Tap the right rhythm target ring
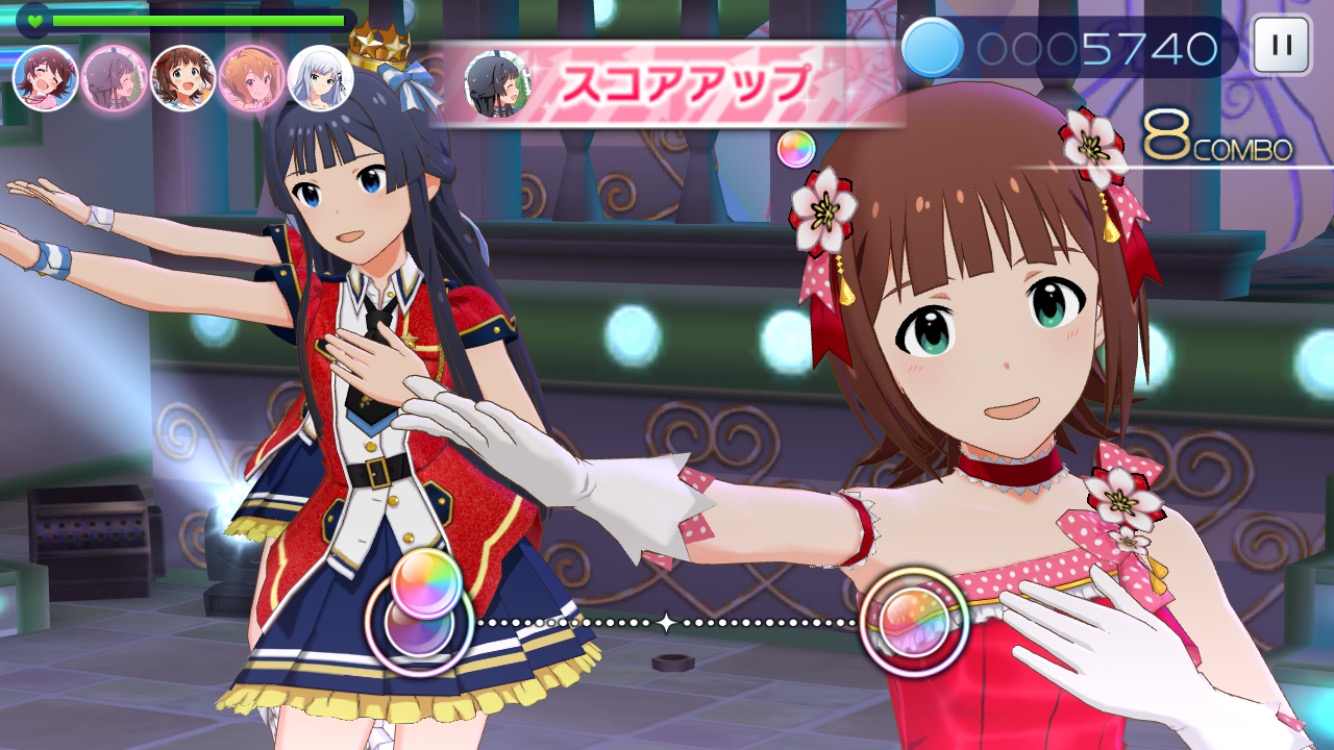Image resolution: width=1334 pixels, height=750 pixels. pos(914,623)
